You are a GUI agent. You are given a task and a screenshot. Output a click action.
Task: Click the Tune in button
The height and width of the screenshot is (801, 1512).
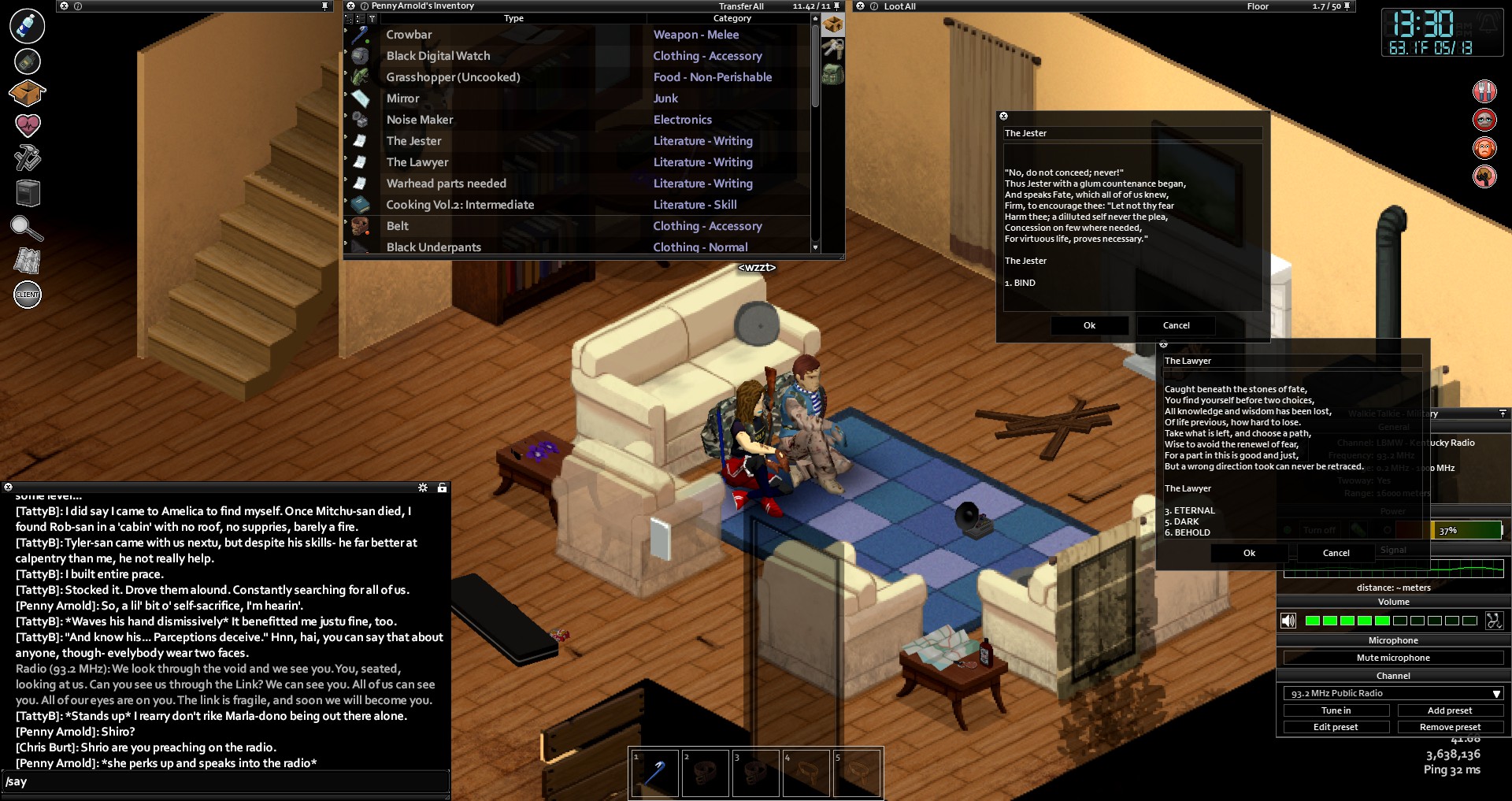point(1336,710)
